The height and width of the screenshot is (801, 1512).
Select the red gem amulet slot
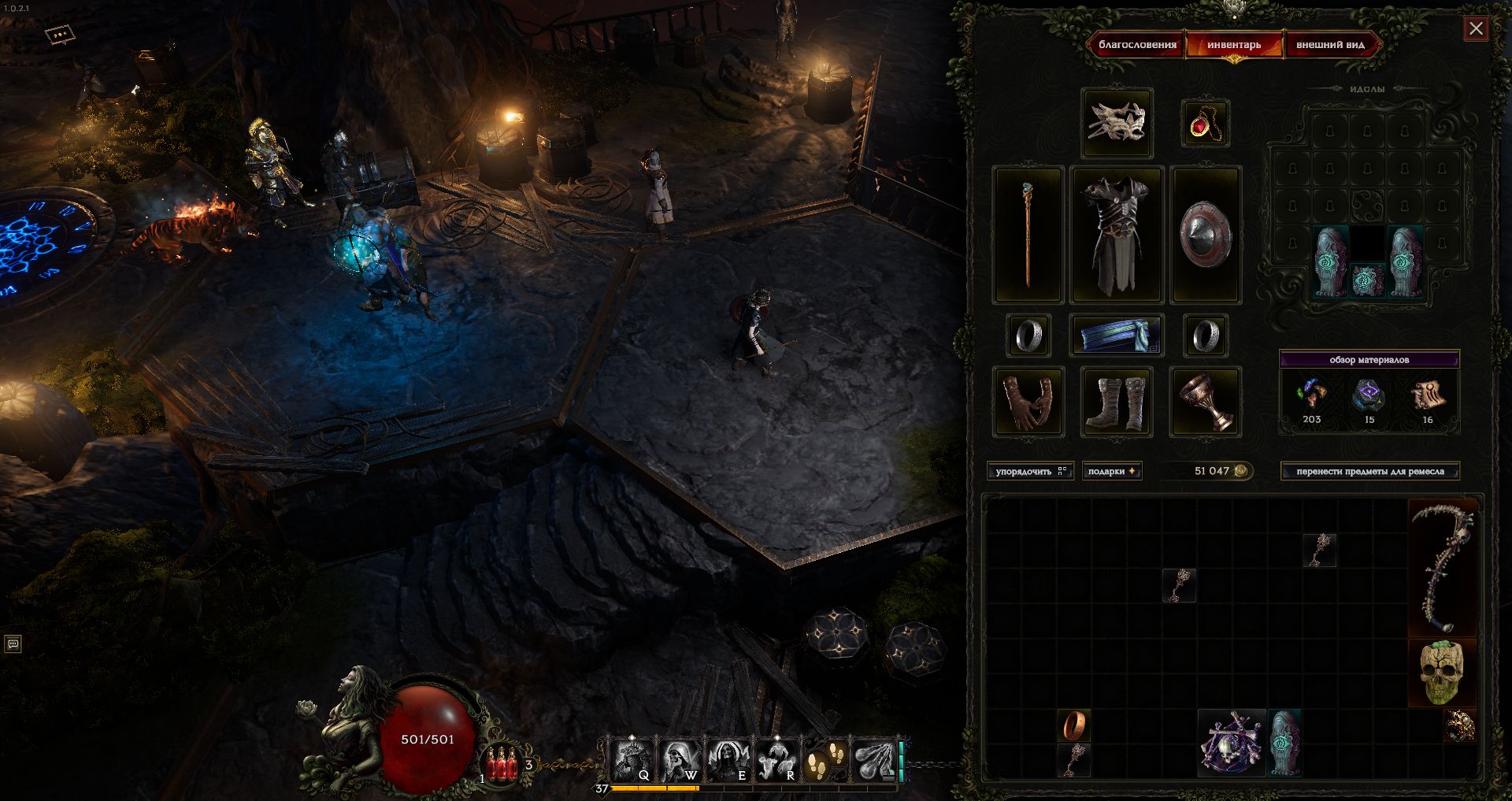point(1205,124)
